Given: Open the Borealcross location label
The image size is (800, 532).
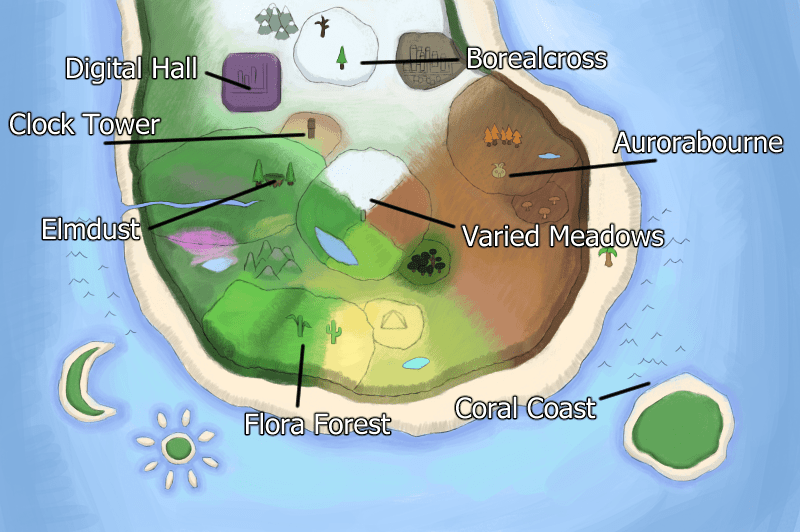Looking at the screenshot, I should point(537,59).
